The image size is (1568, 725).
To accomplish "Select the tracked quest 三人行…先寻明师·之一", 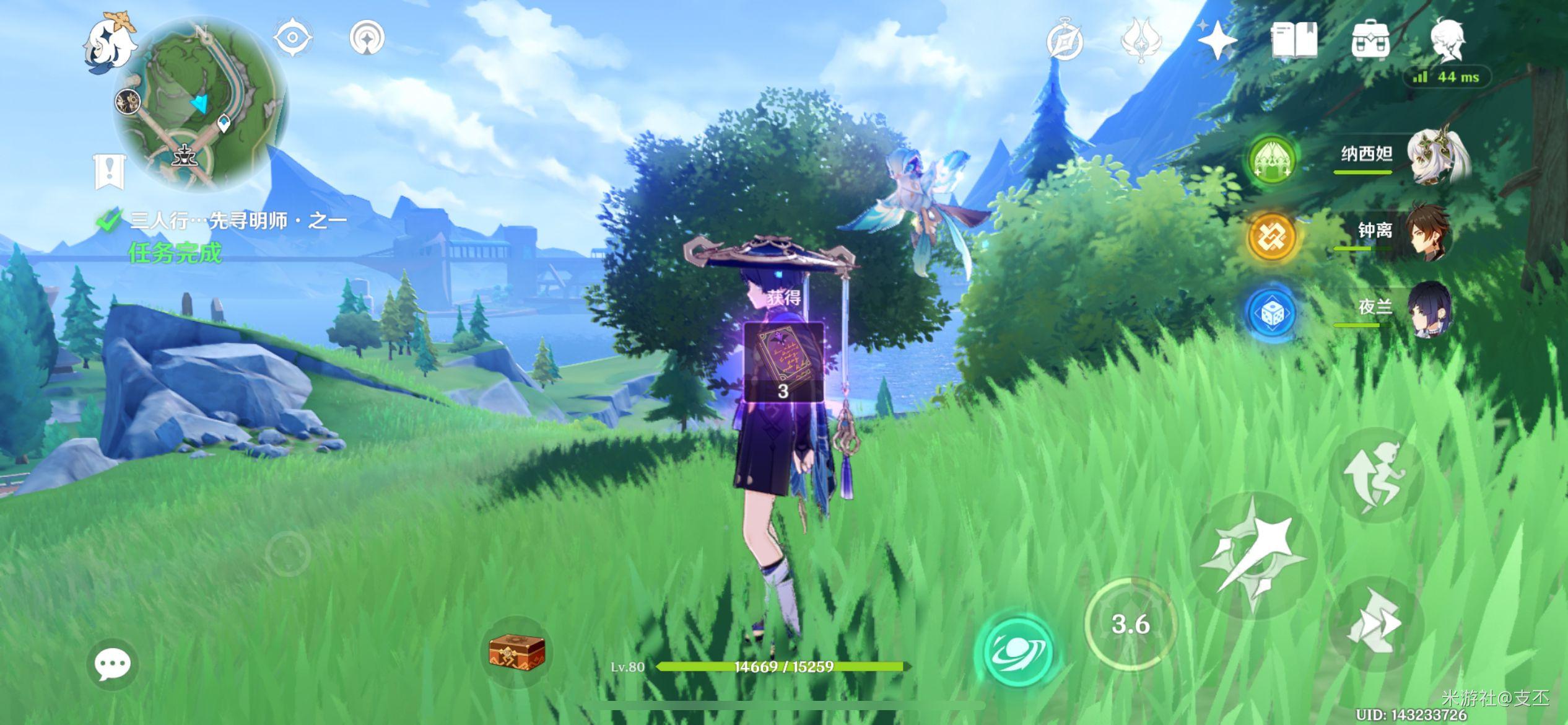I will (238, 221).
